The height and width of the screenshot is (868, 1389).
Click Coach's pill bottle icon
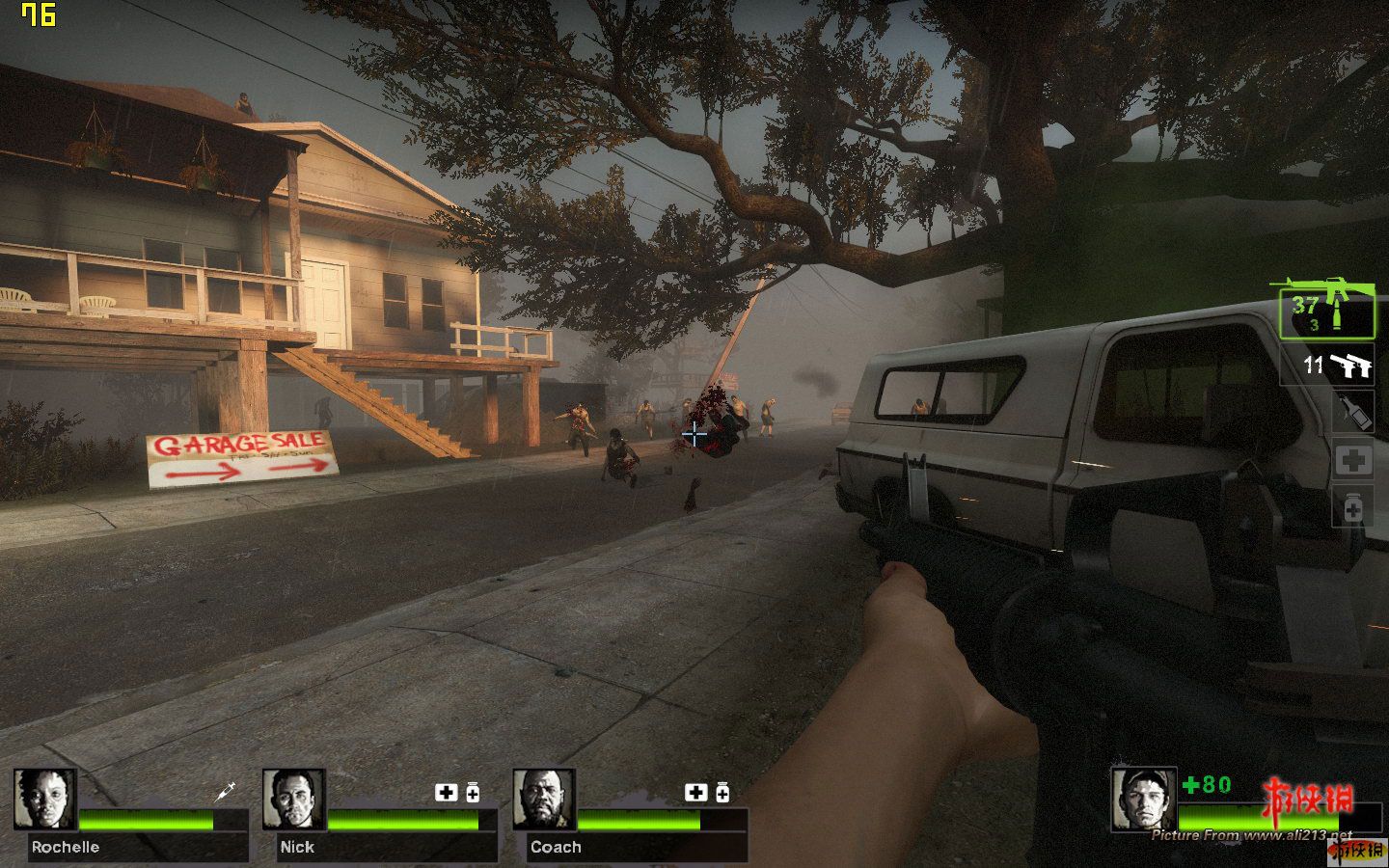[722, 793]
